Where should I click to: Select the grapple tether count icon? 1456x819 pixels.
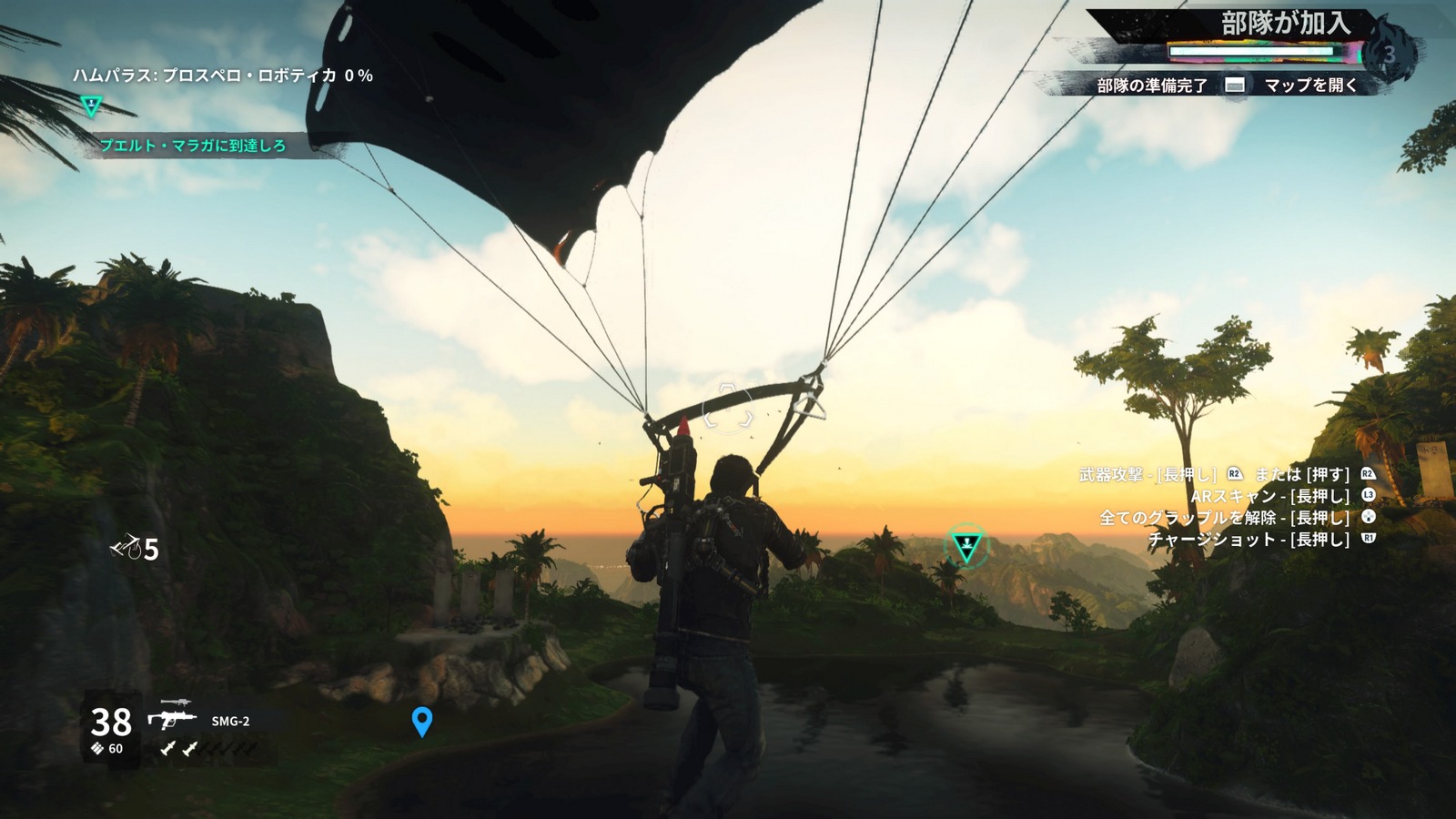126,549
